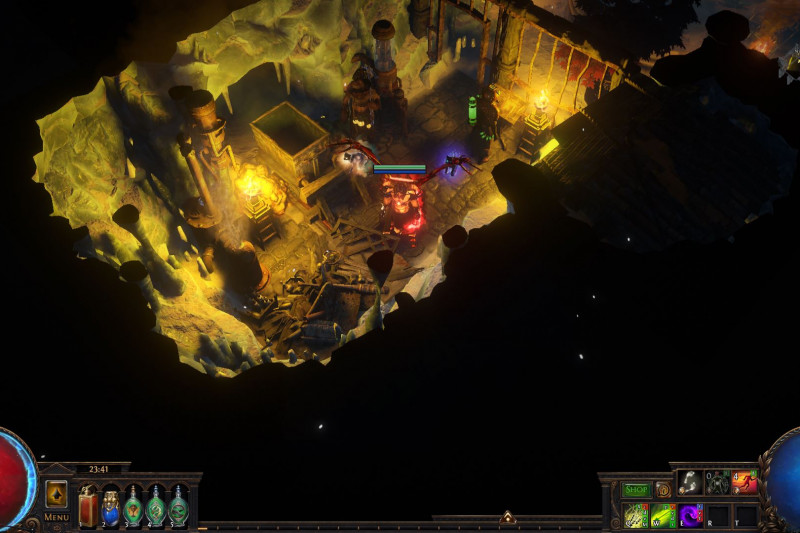Click the round coin icon beside Shop
800x533 pixels.
click(x=662, y=490)
